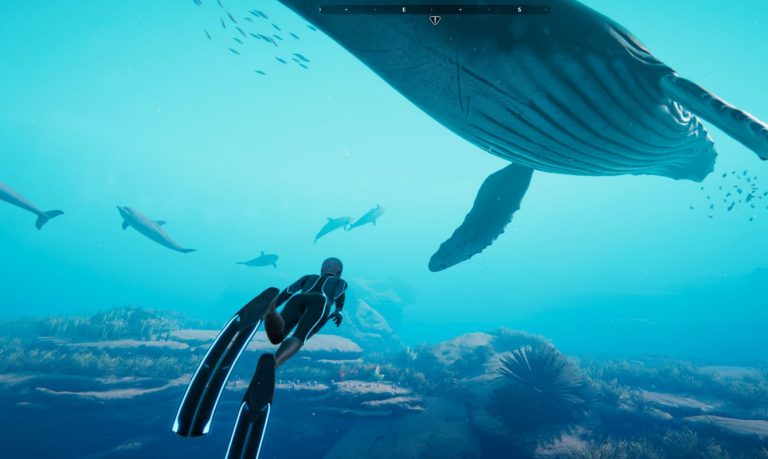
Task: Select the objective marker below the compass
Action: (x=435, y=20)
